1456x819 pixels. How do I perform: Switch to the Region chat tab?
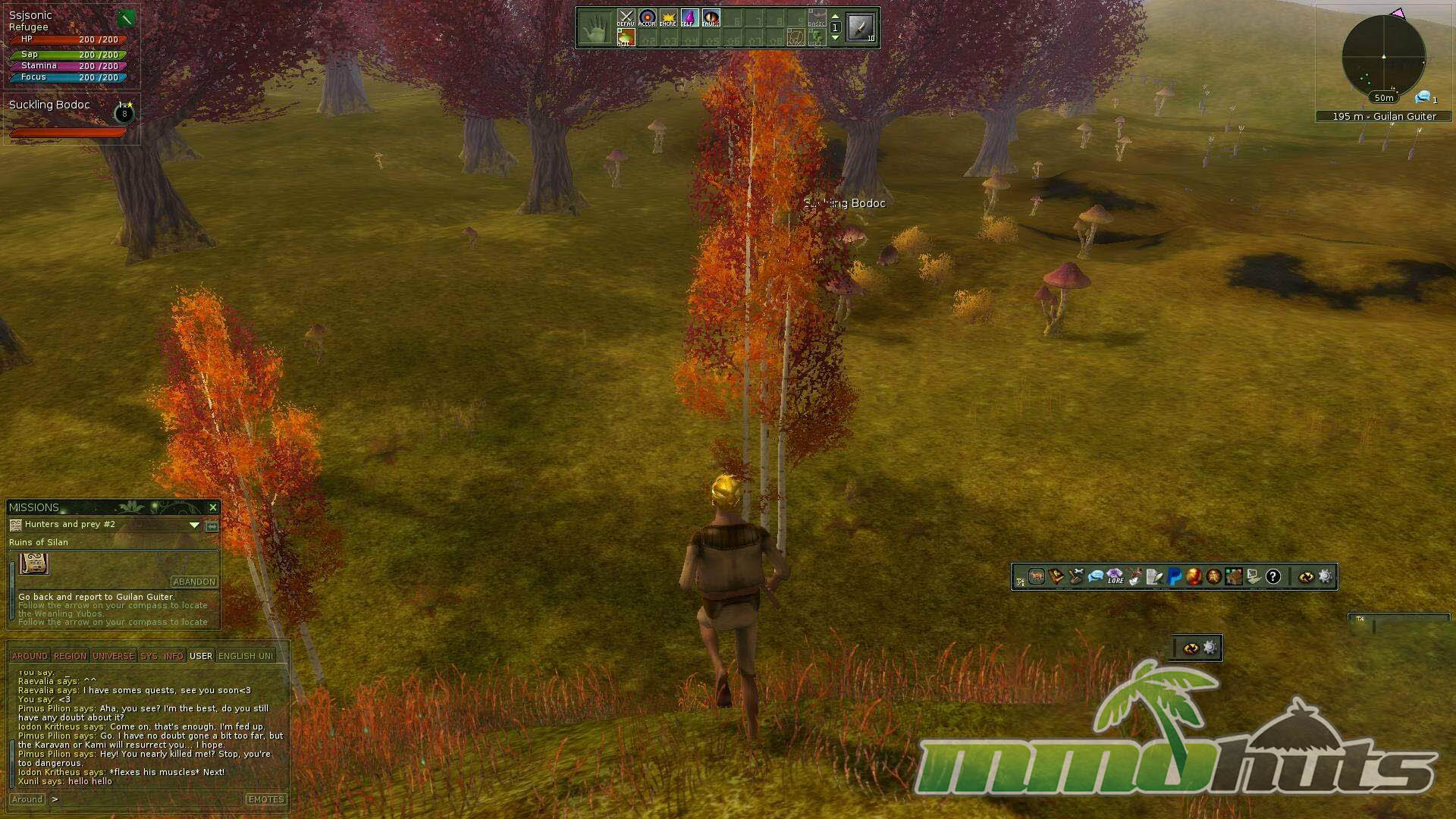click(70, 656)
